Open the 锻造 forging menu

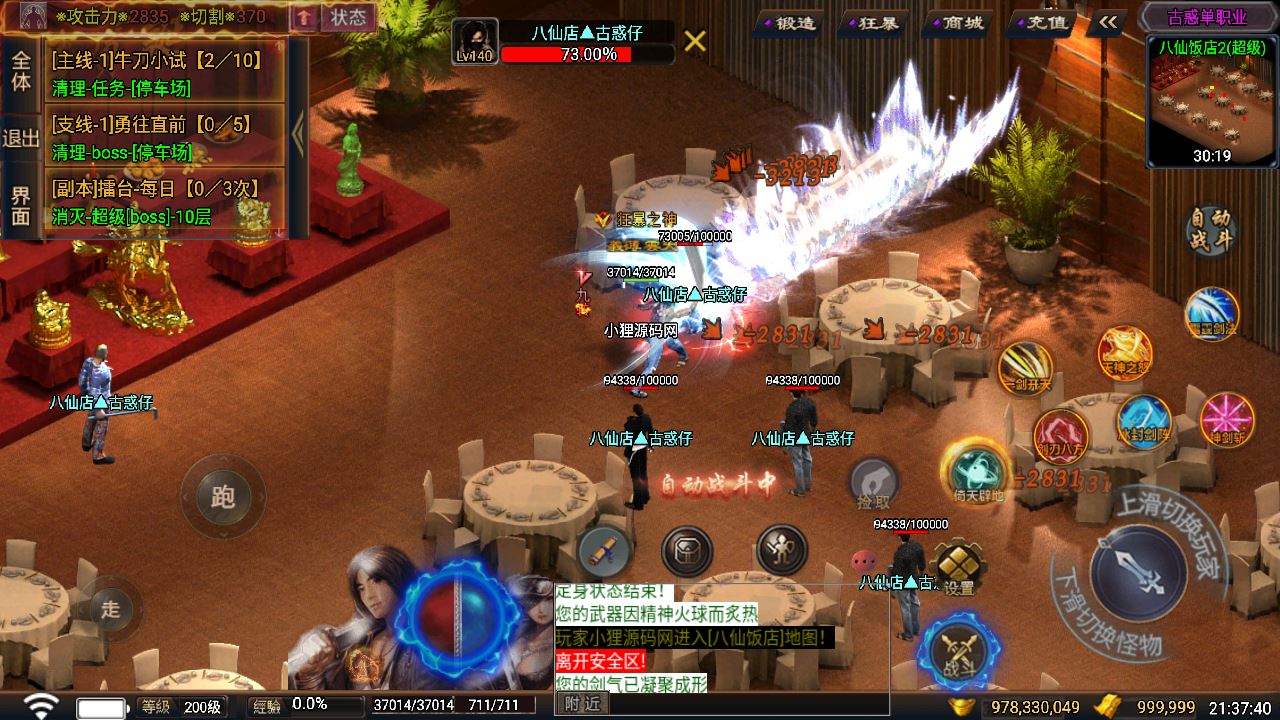click(x=787, y=22)
